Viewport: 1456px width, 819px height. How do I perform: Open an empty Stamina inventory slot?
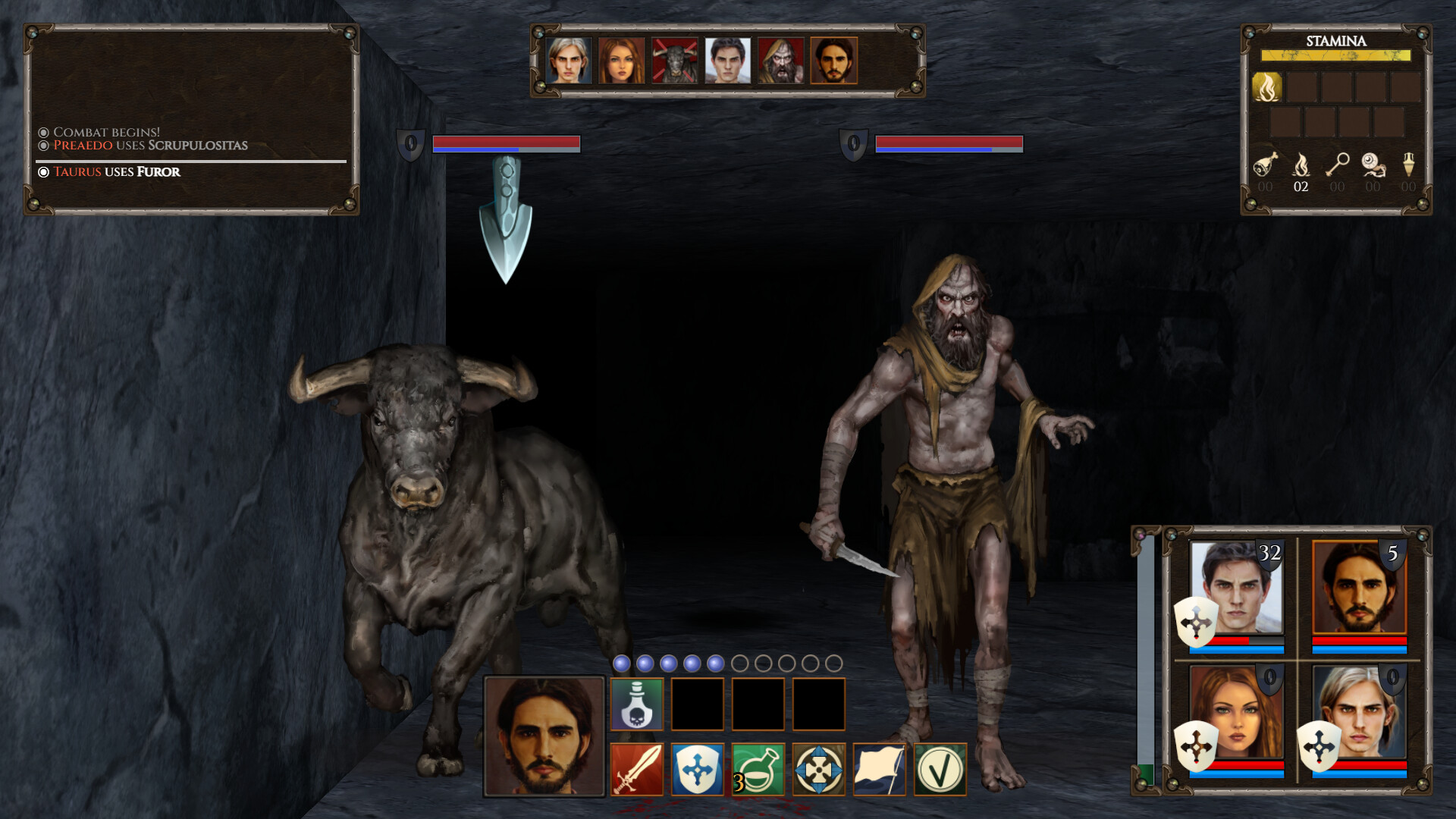pos(1301,86)
